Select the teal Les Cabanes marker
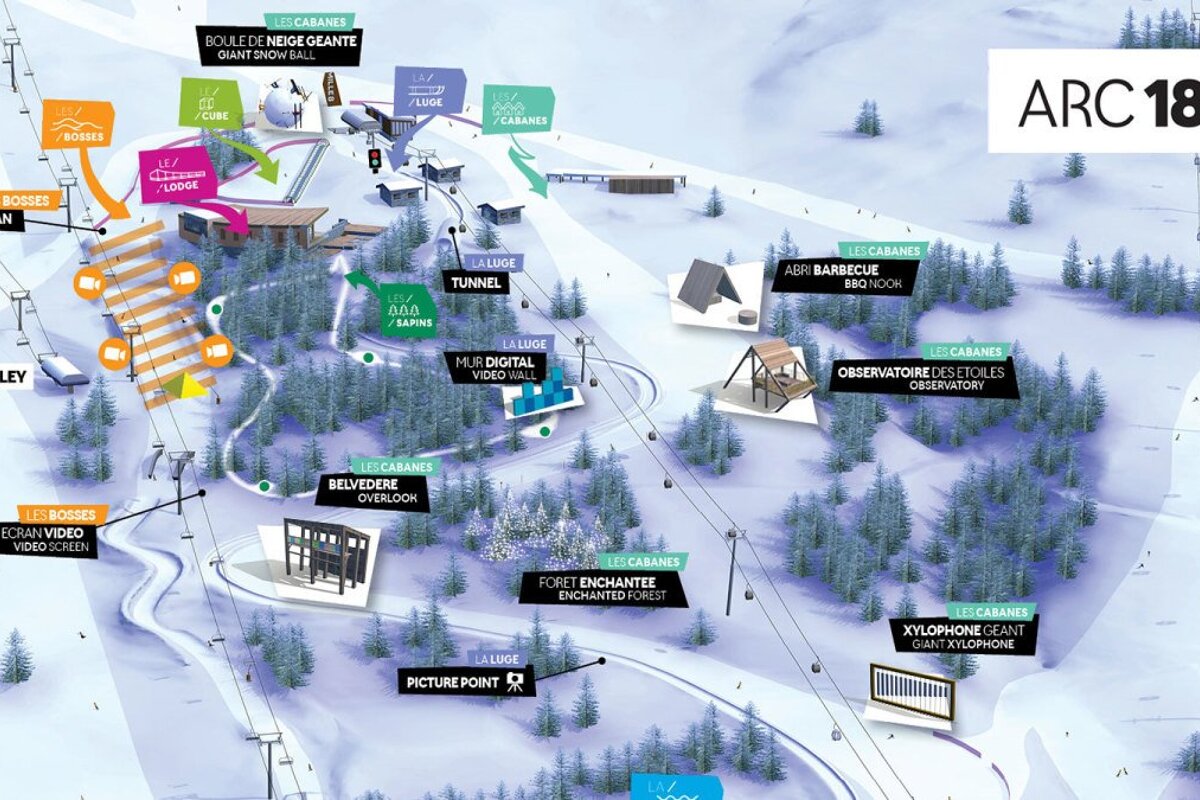 click(x=517, y=110)
